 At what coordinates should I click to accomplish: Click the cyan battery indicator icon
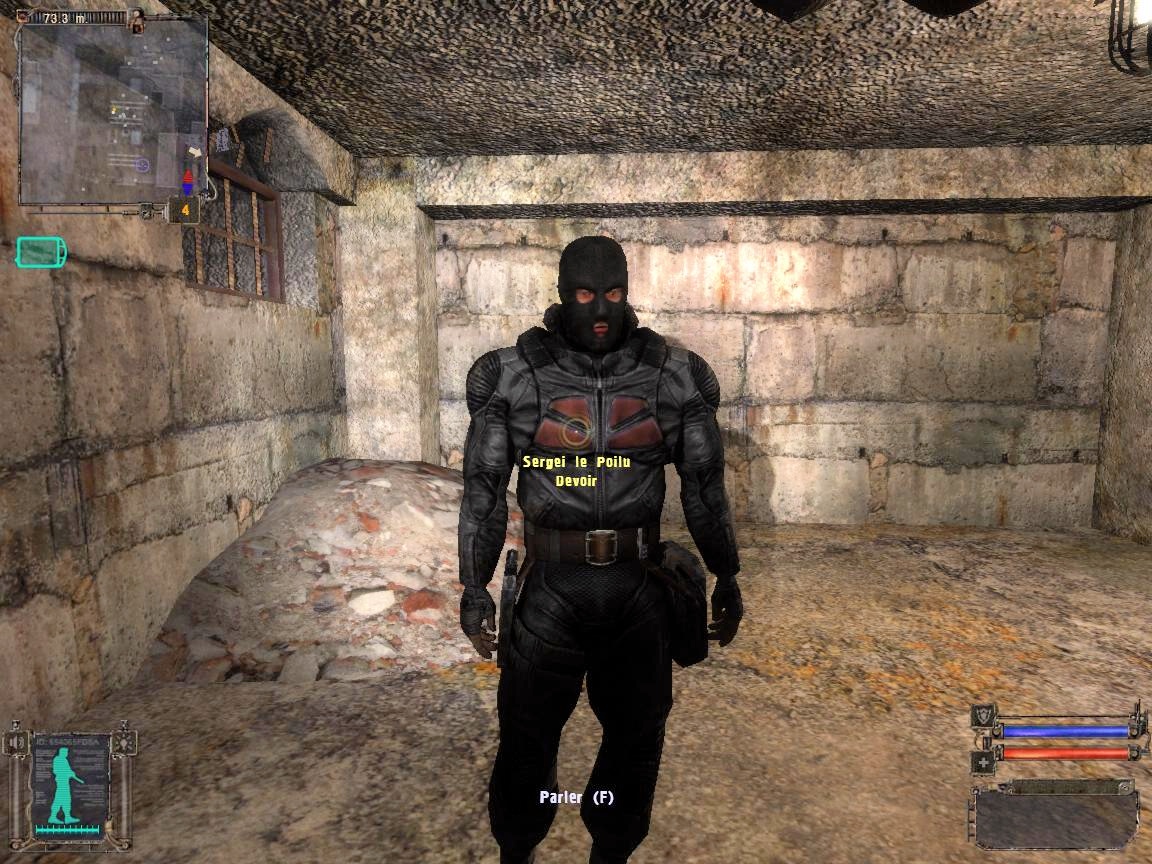[x=40, y=252]
